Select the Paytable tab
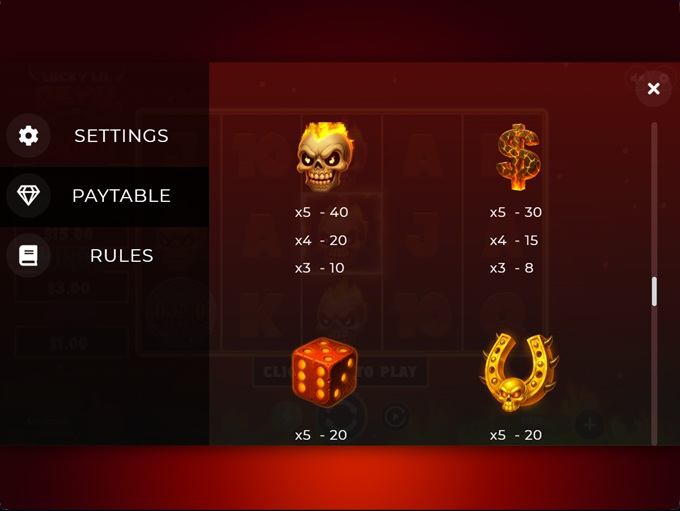 121,196
